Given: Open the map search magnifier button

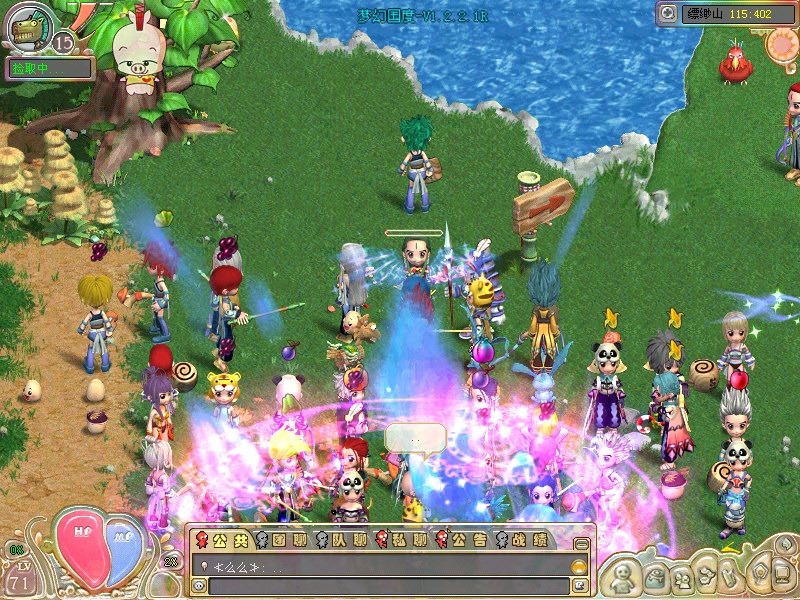Looking at the screenshot, I should point(668,13).
